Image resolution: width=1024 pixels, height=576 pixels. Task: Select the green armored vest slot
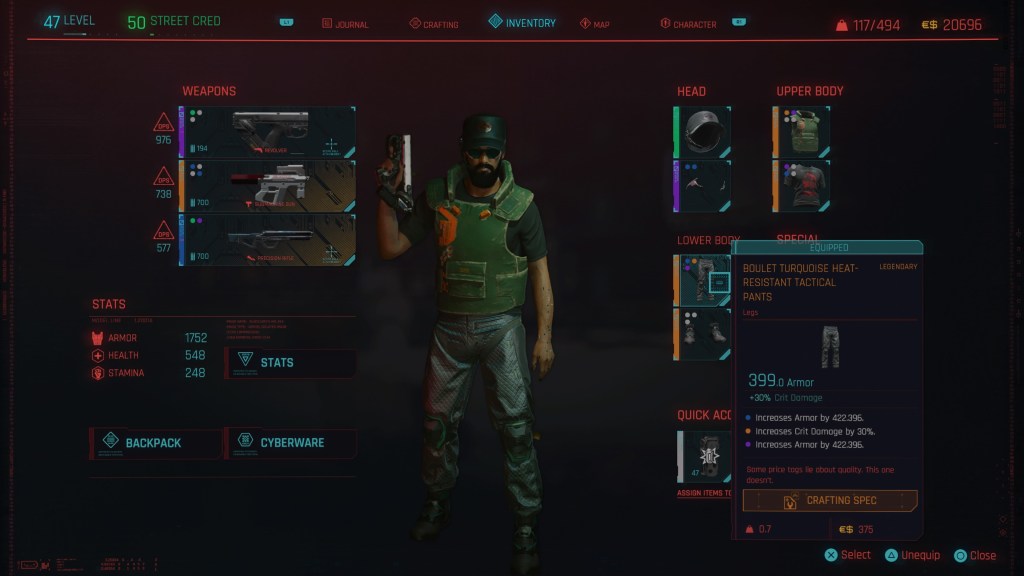click(802, 132)
